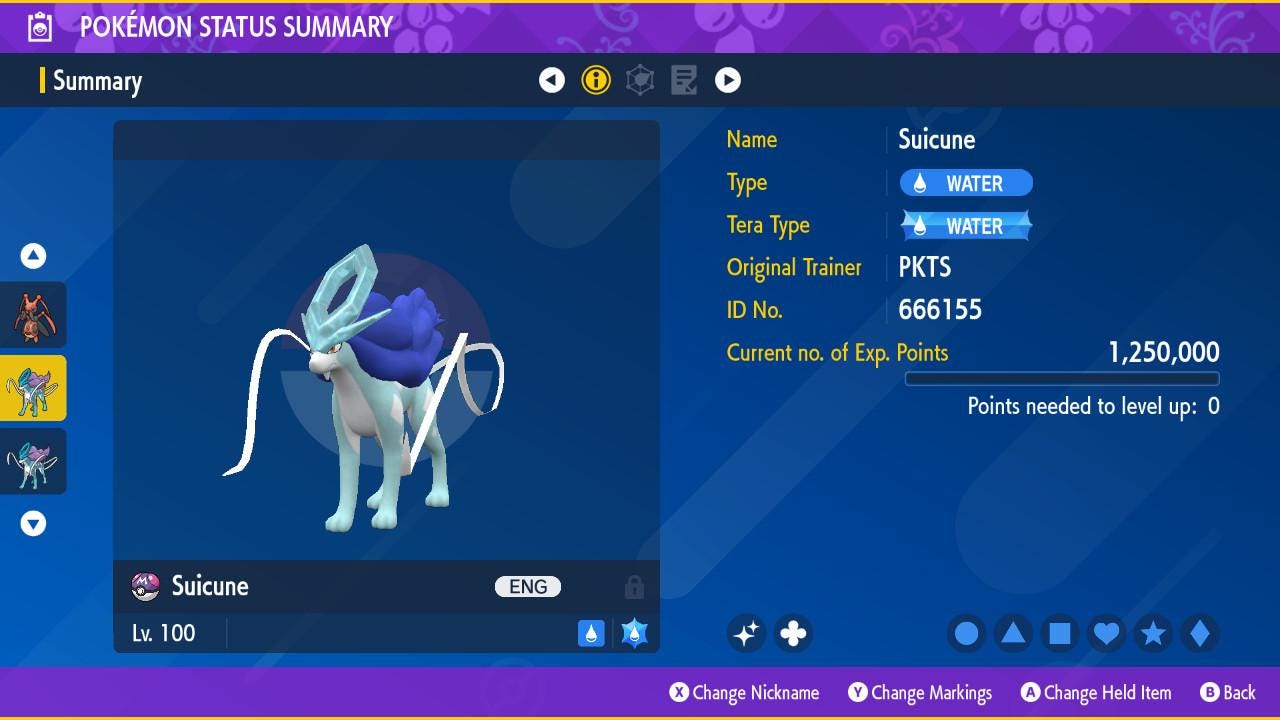This screenshot has width=1280, height=720.
Task: Toggle the star marking
Action: (x=1153, y=634)
